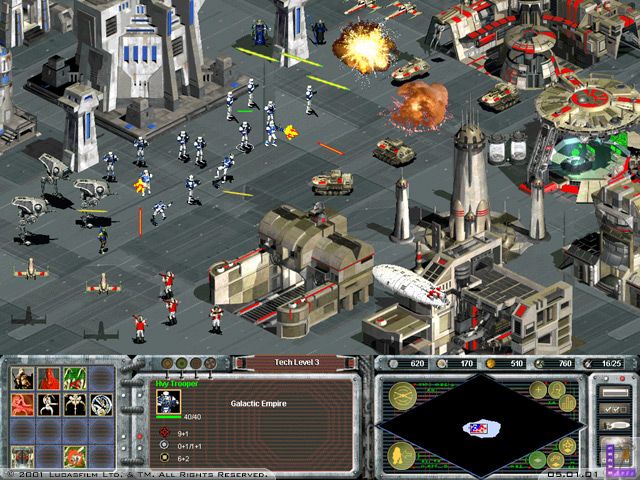Select the Hvy Trooper unit portrait
Image resolution: width=640 pixels, height=480 pixels.
click(x=167, y=402)
